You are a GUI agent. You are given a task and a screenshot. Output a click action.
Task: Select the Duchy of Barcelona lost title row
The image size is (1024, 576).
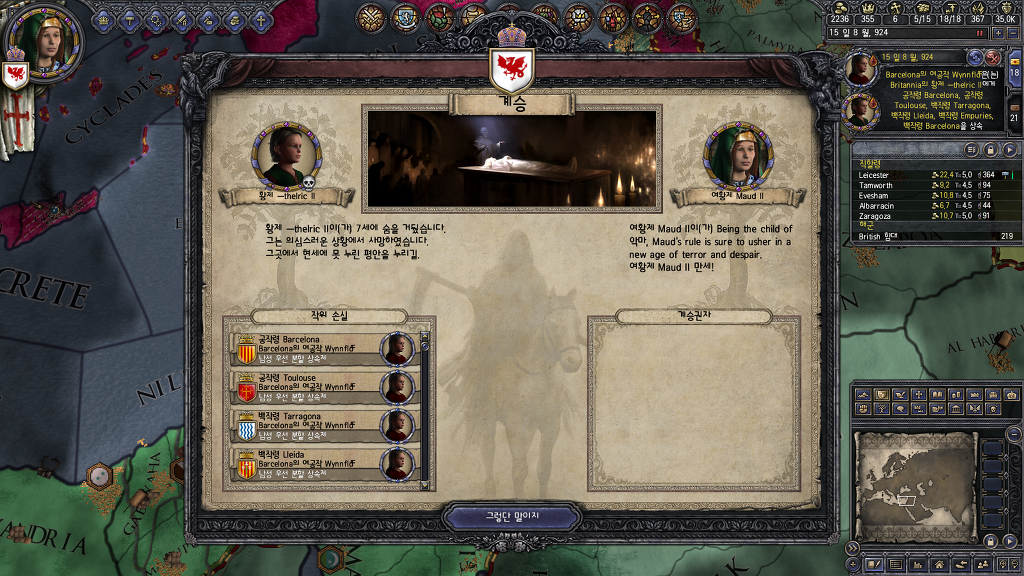tap(322, 349)
